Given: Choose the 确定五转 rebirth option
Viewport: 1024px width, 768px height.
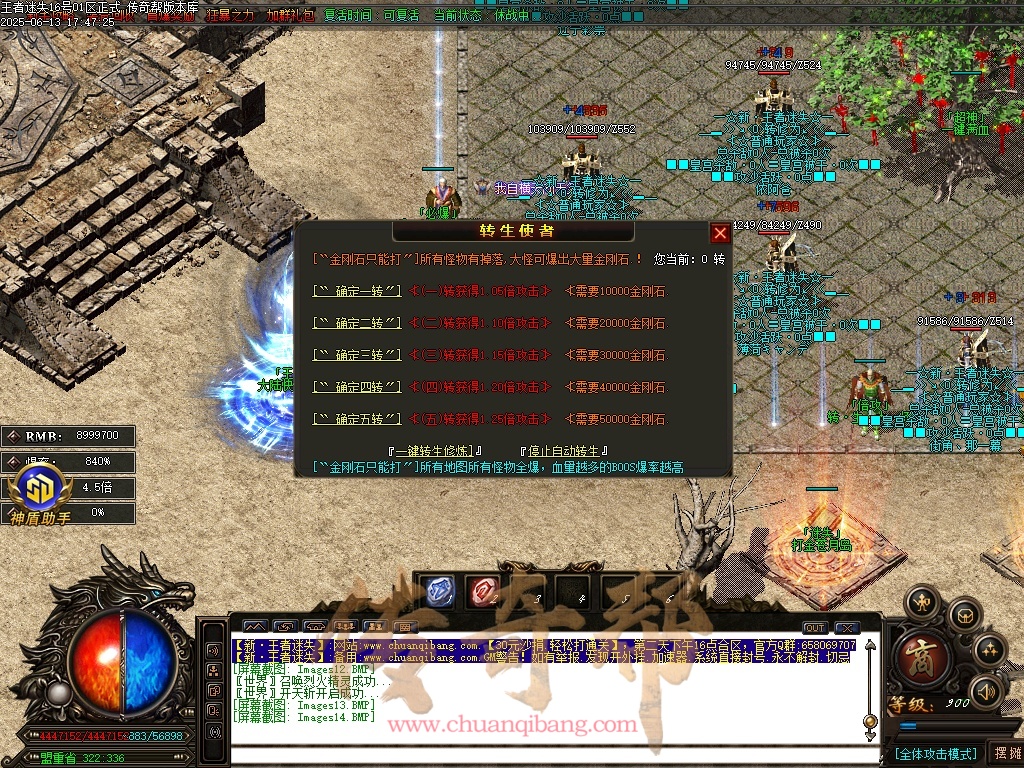Looking at the screenshot, I should point(357,419).
